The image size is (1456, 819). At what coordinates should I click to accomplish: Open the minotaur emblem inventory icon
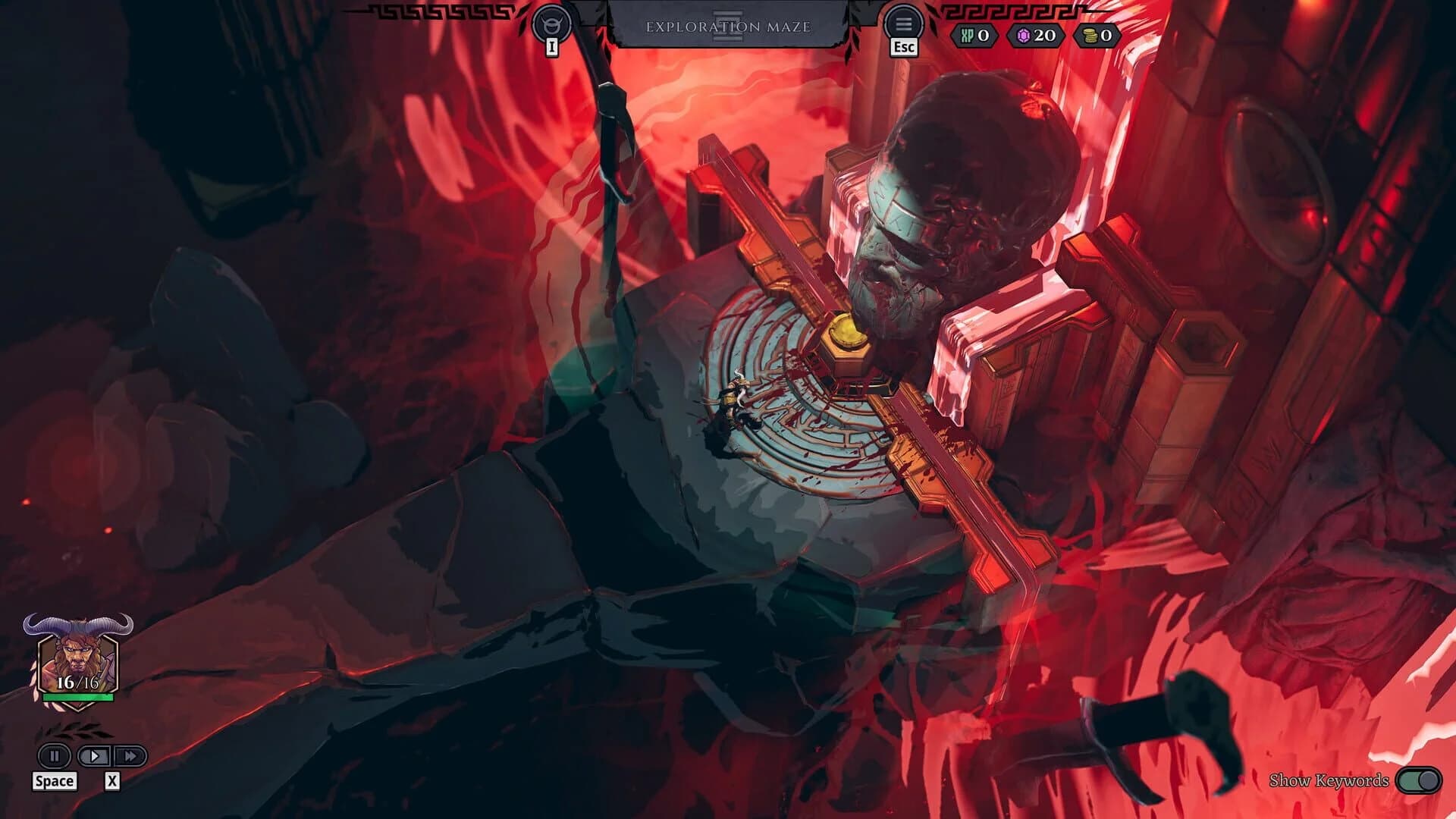551,21
